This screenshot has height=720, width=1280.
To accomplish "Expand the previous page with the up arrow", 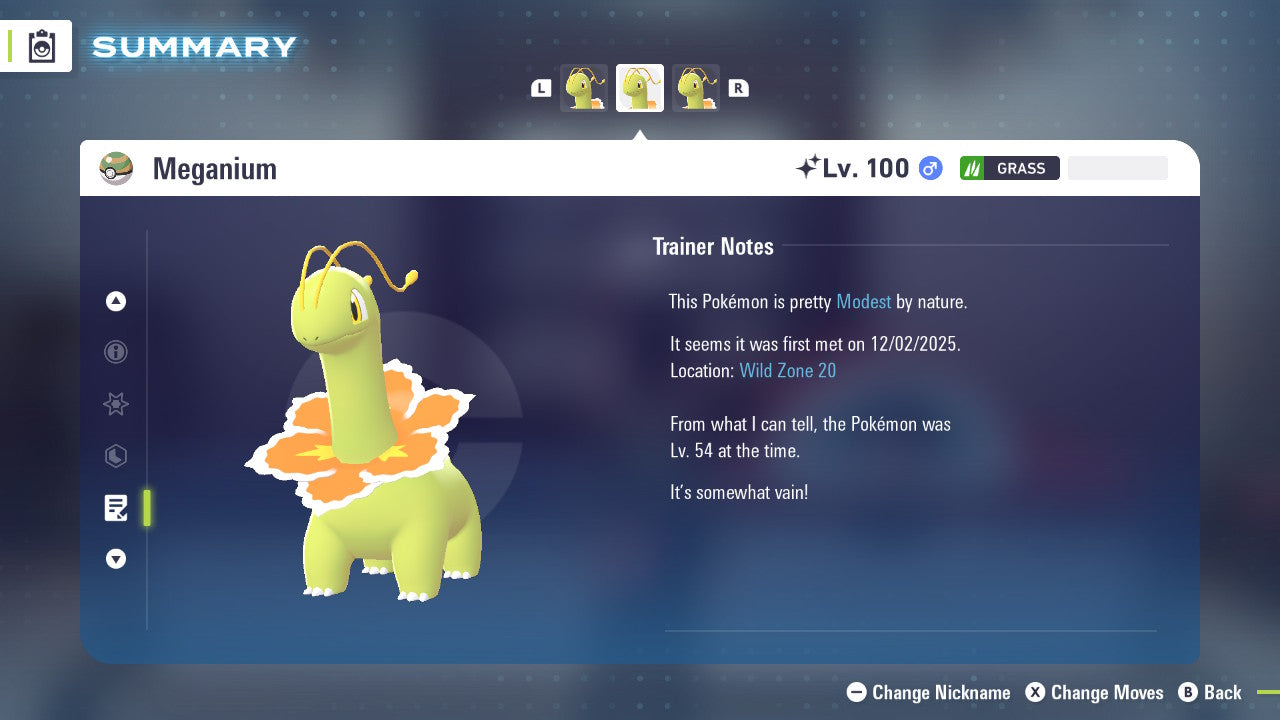I will tap(115, 301).
